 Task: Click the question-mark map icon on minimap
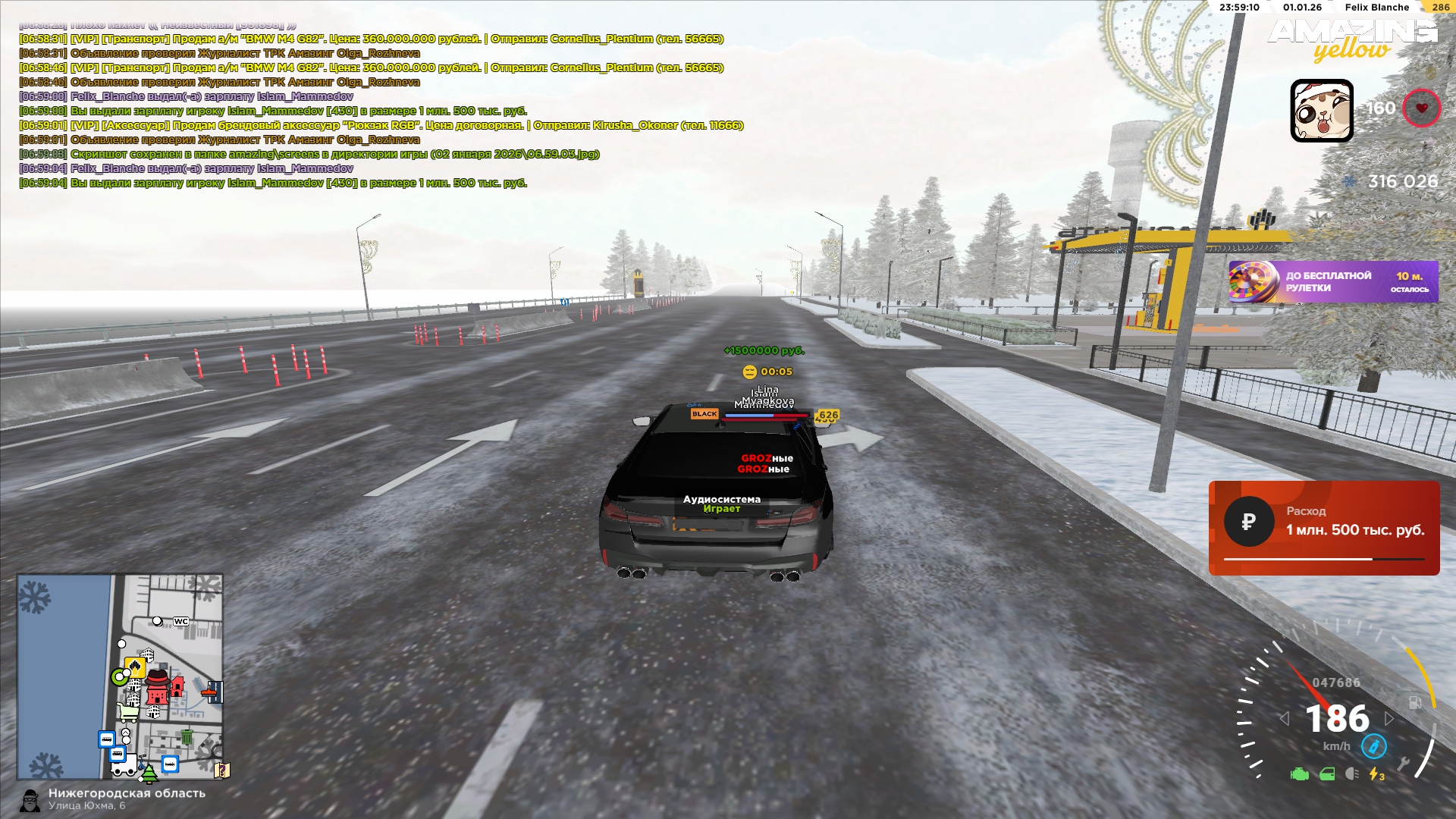click(221, 770)
